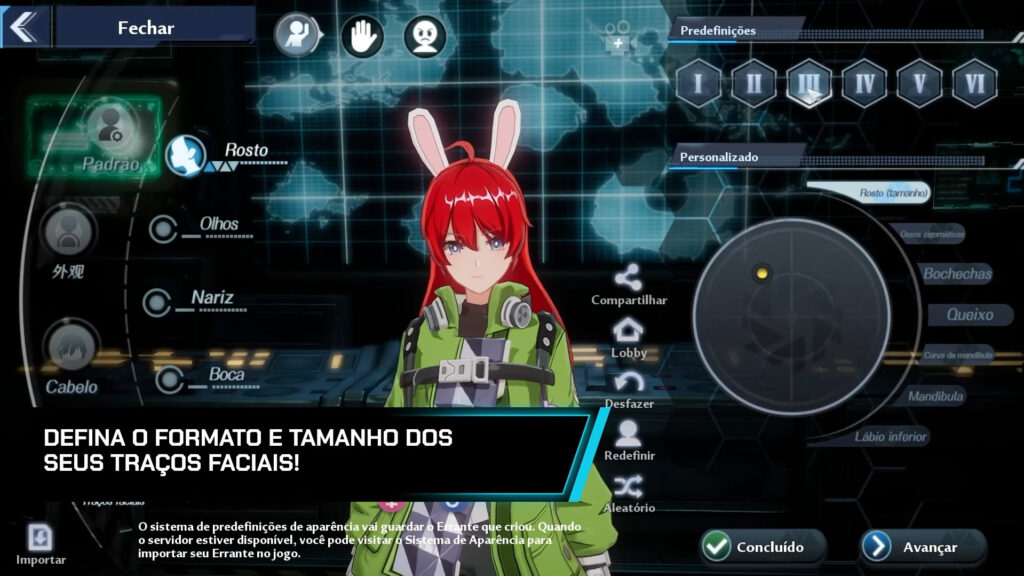Apply preset VI hexagon
Screen dimensions: 1024x576
point(974,83)
